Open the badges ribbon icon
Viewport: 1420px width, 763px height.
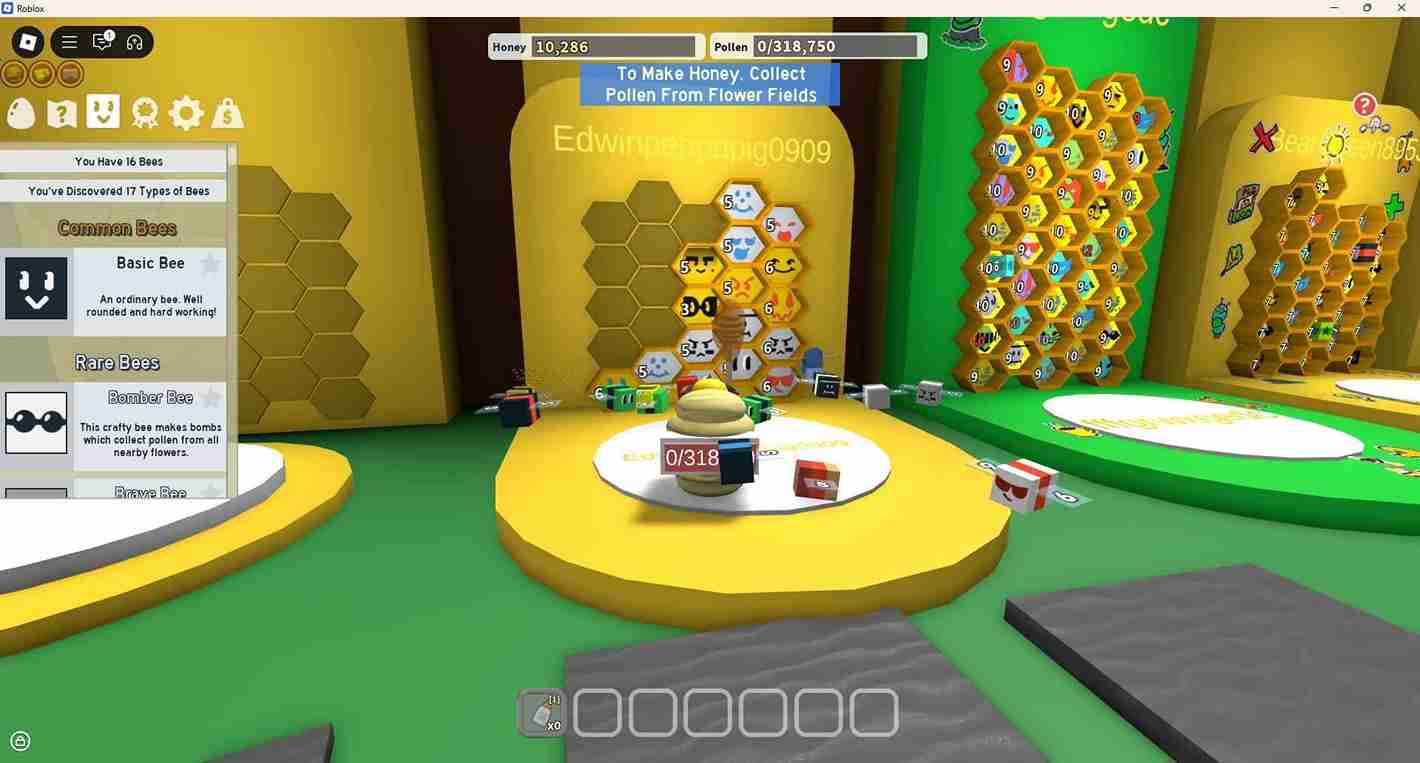(x=144, y=113)
